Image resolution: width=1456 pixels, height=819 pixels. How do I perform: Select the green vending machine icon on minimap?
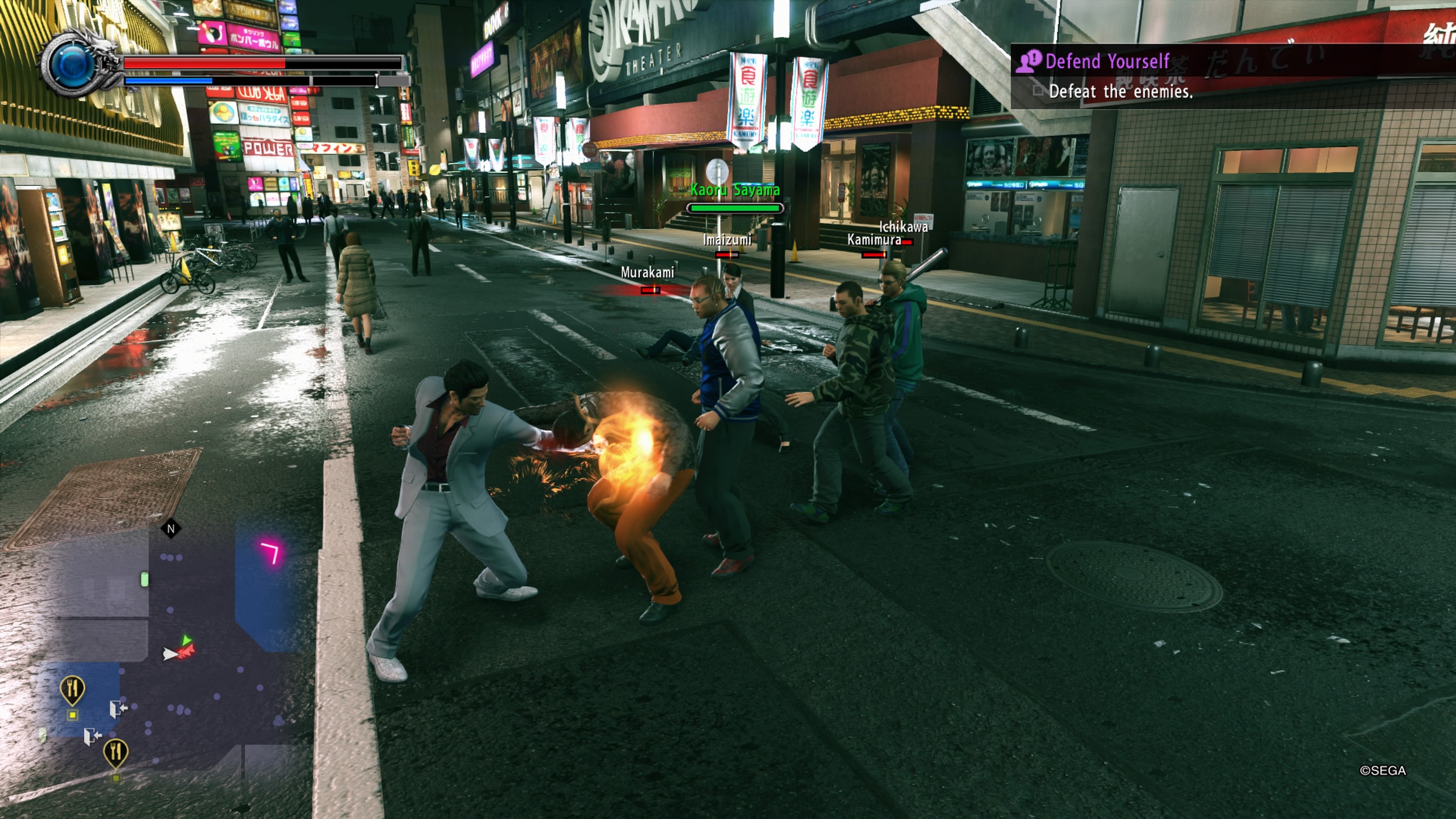[x=144, y=579]
